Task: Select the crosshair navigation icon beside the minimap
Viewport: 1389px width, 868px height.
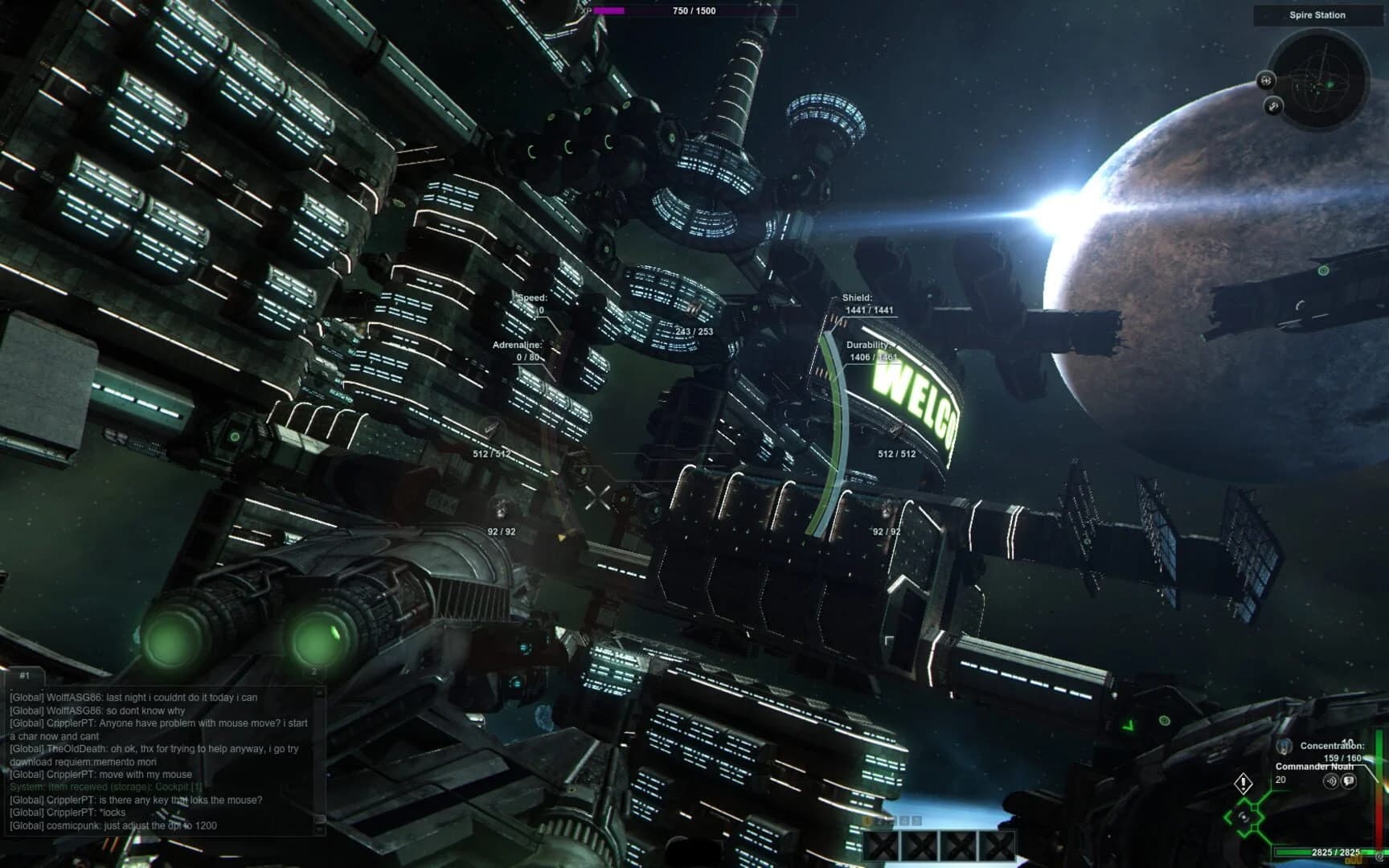Action: point(1268,81)
